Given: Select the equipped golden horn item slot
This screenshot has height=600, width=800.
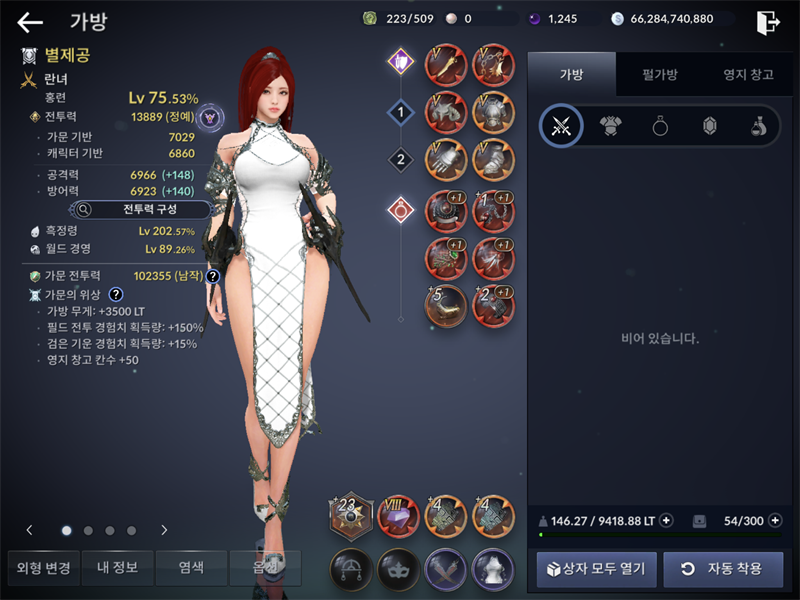Looking at the screenshot, I should (445, 306).
